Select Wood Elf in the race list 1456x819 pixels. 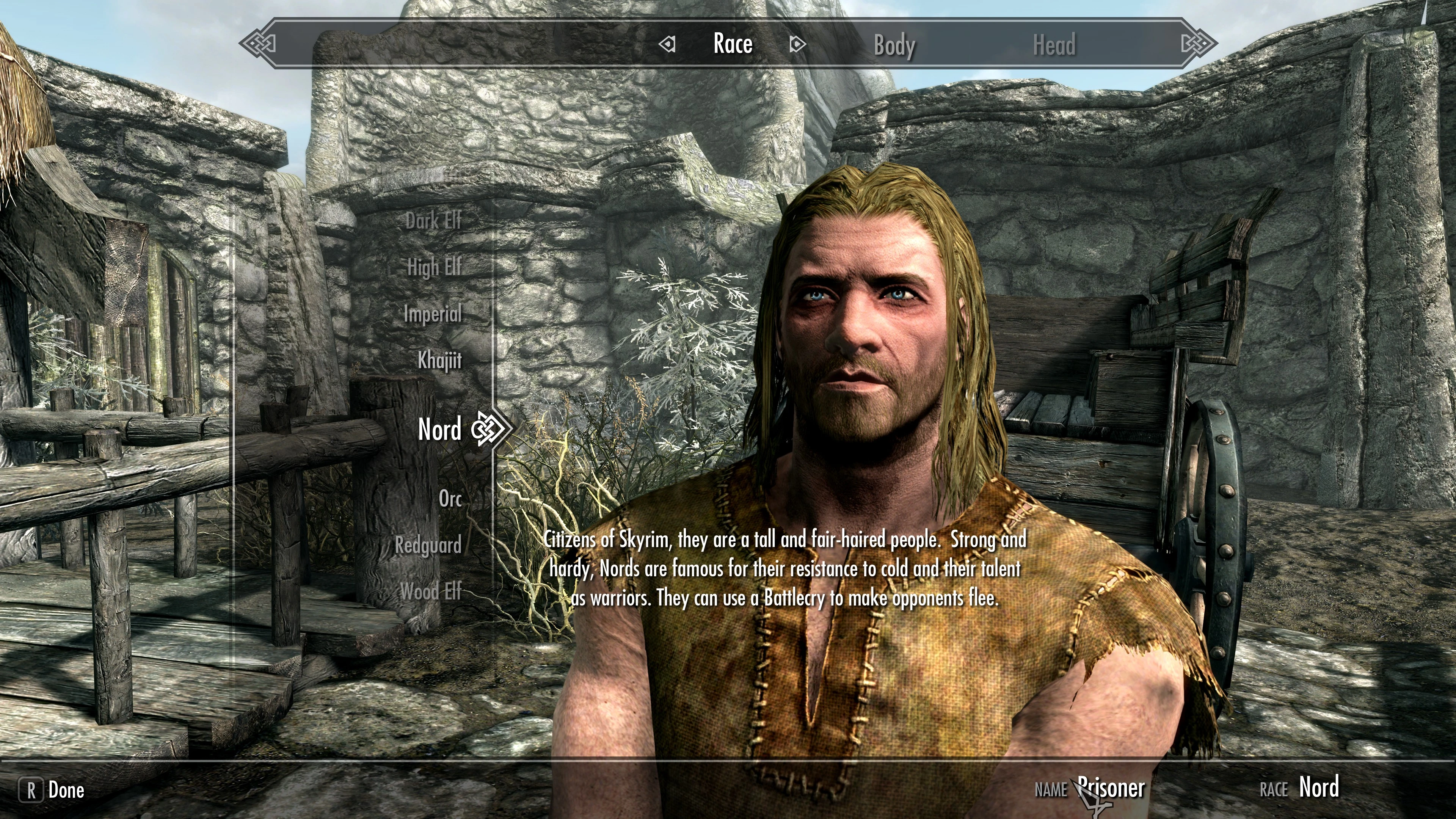pos(431,592)
